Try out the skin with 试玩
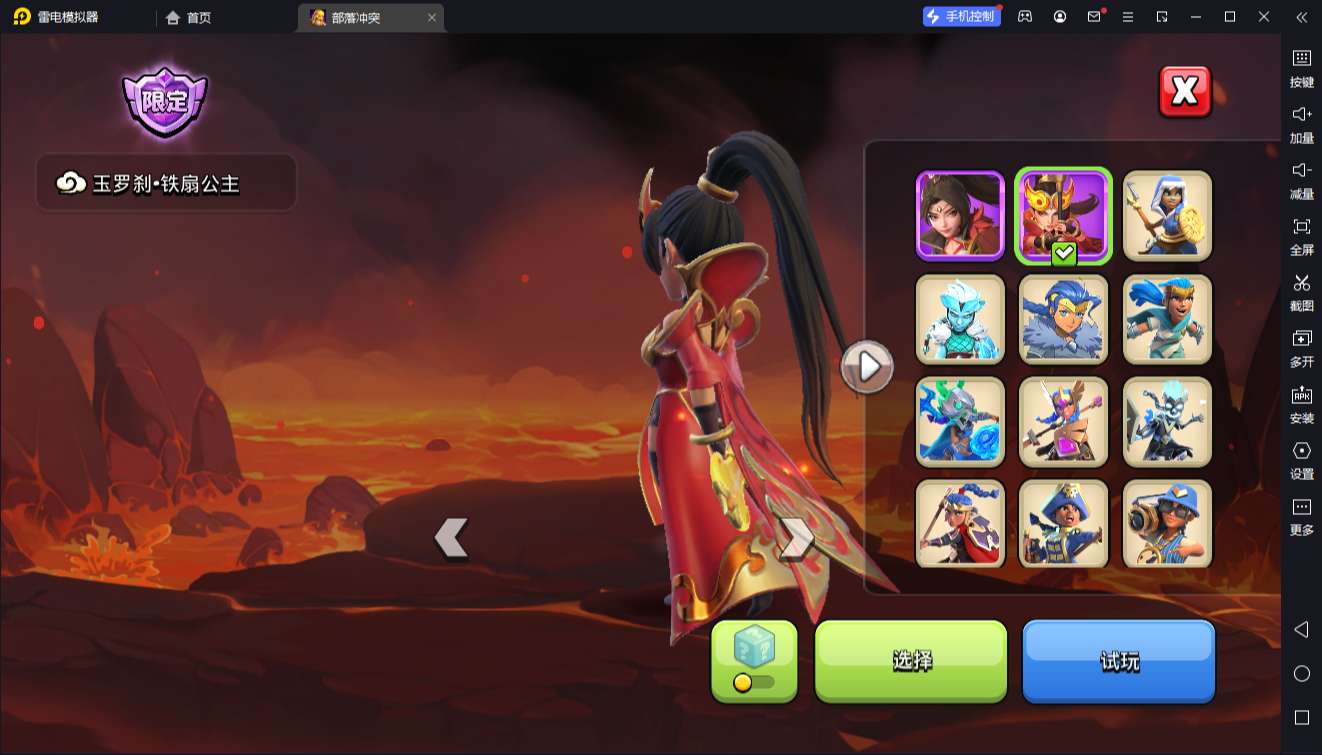1322x755 pixels. pos(1118,660)
